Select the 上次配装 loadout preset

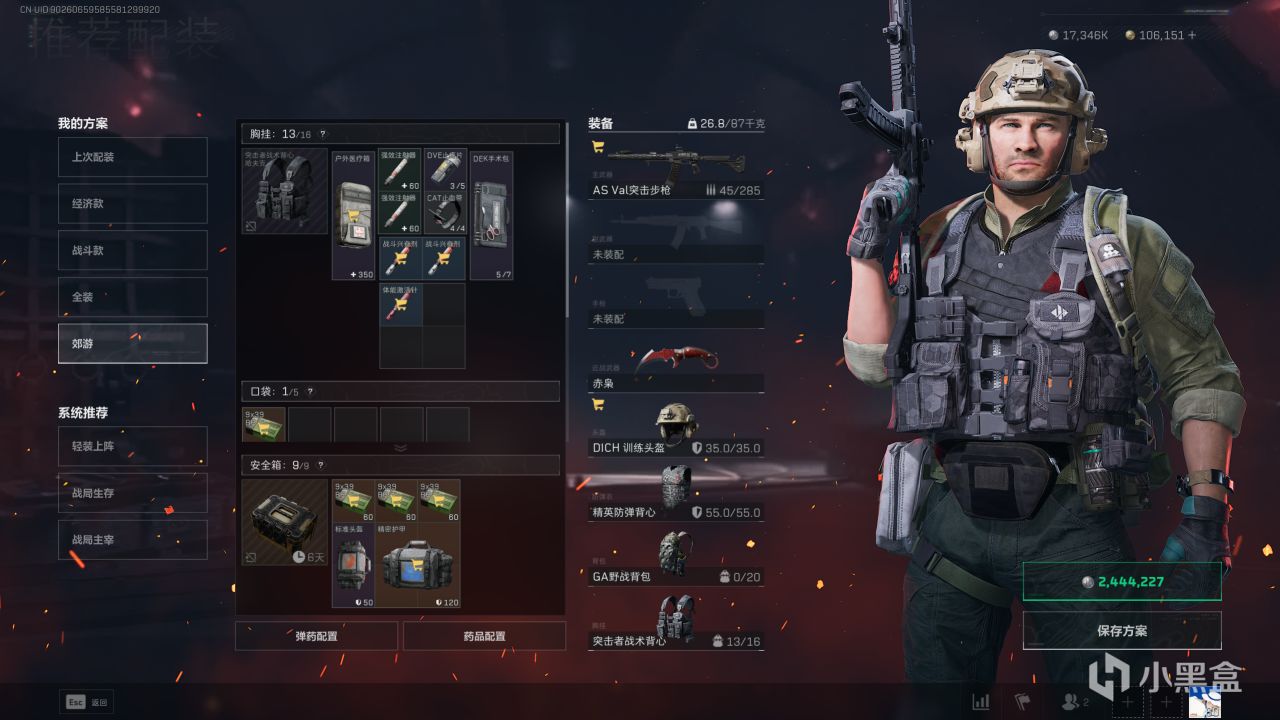point(132,157)
